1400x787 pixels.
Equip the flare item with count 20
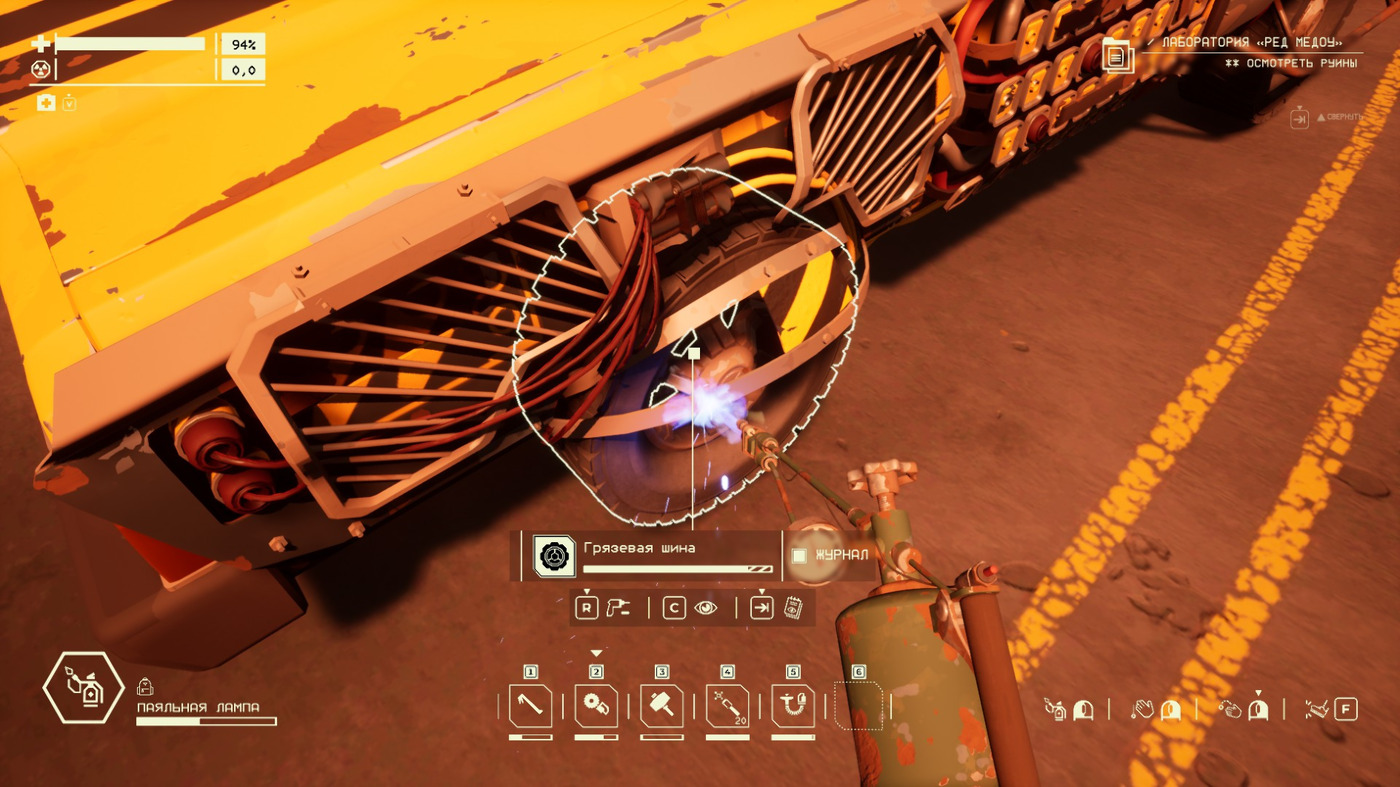click(727, 706)
